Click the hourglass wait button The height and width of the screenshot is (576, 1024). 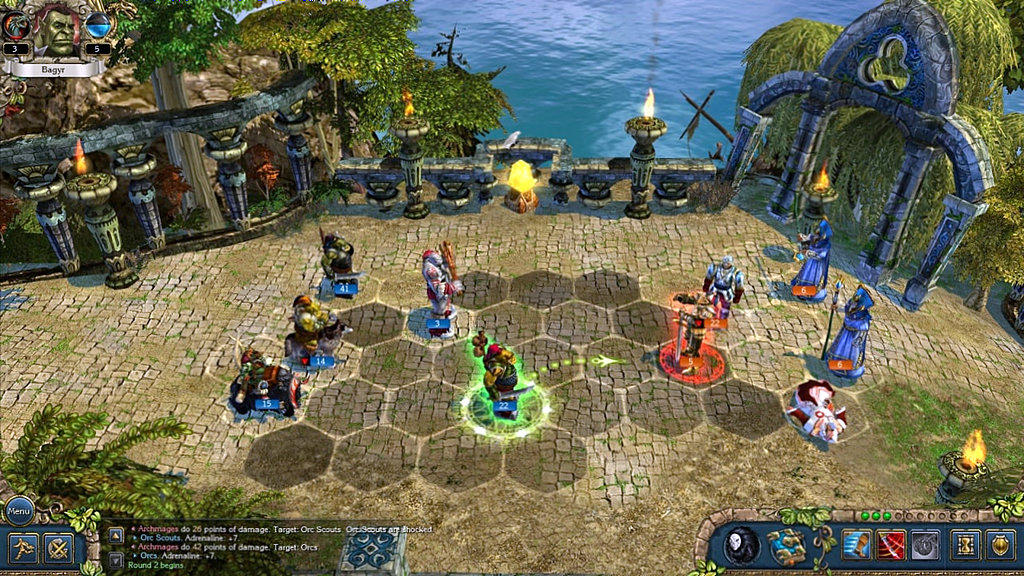[965, 545]
